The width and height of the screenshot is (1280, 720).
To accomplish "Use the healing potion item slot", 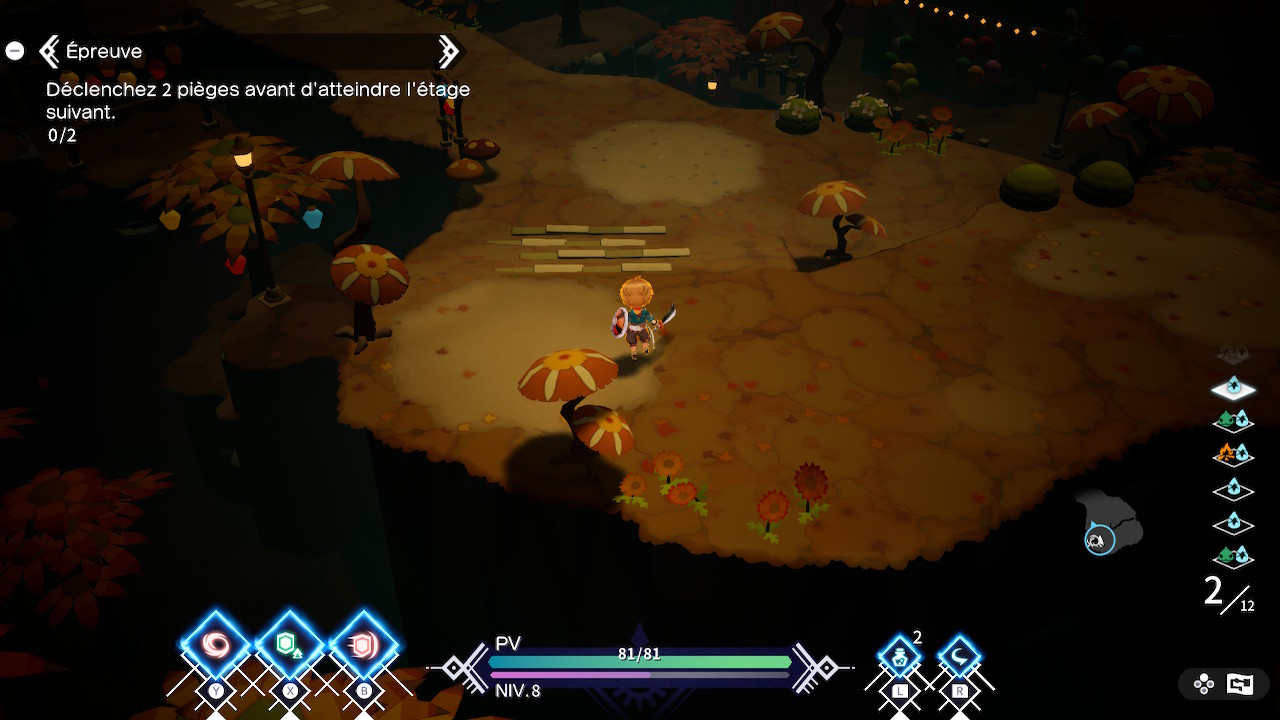I will coord(899,657).
